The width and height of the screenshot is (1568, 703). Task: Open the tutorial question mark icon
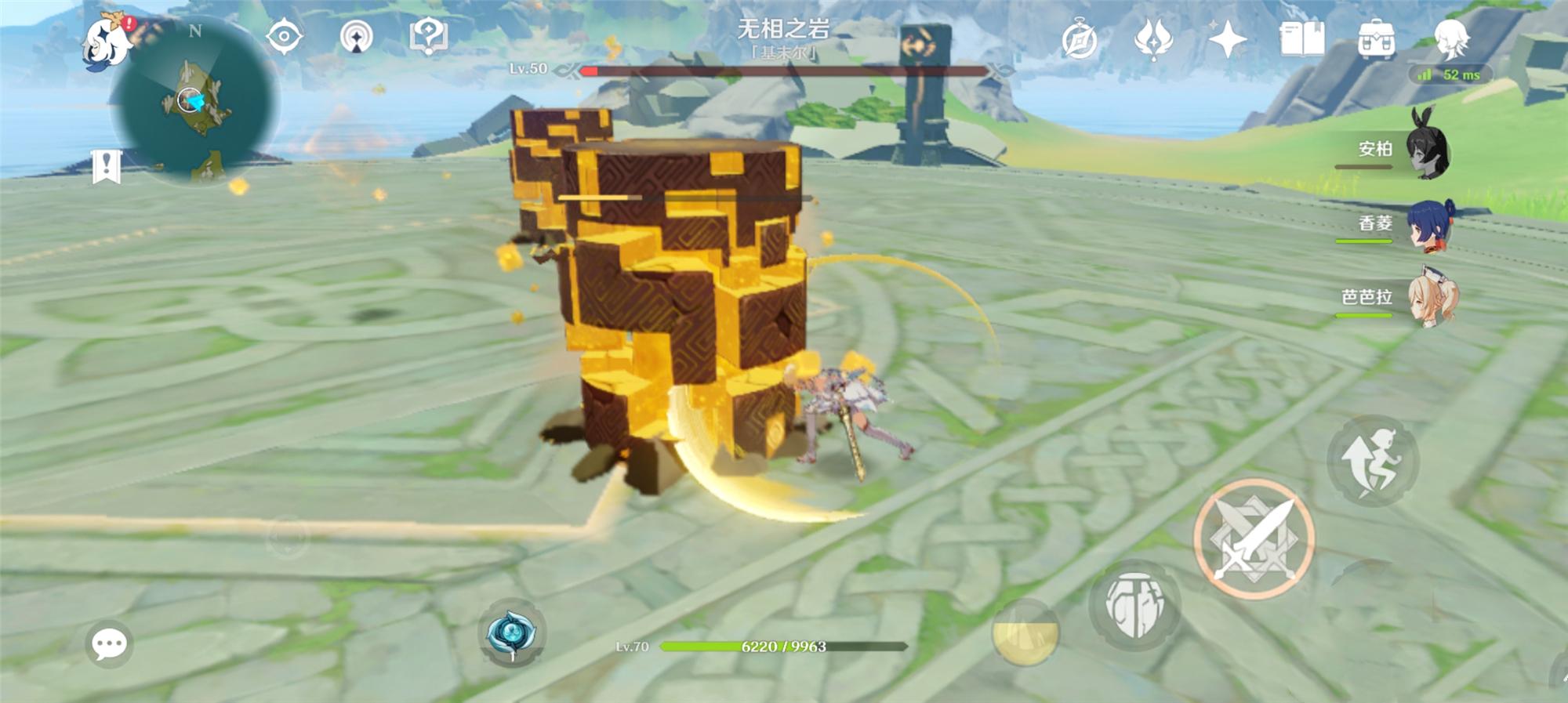pyautogui.click(x=428, y=37)
